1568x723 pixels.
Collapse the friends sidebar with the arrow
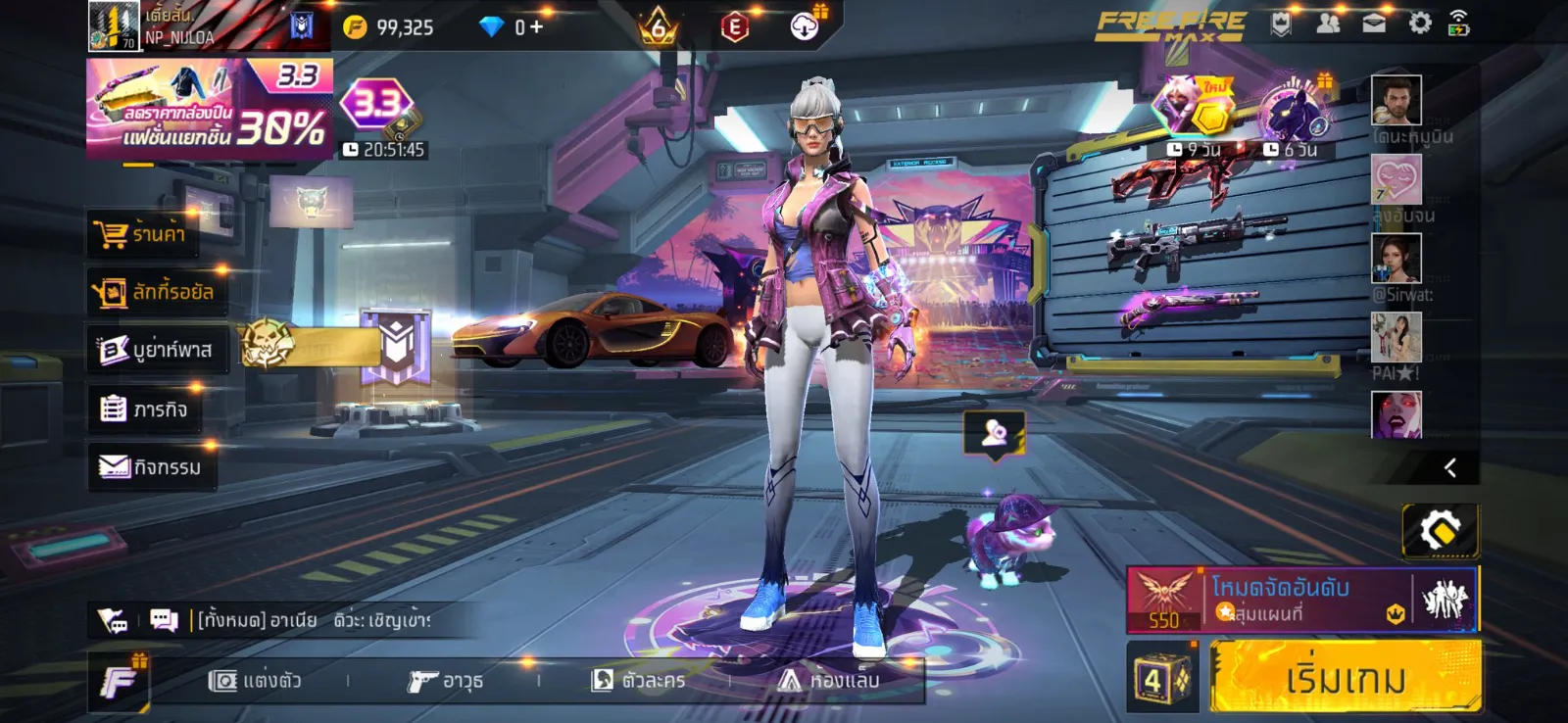click(1450, 468)
